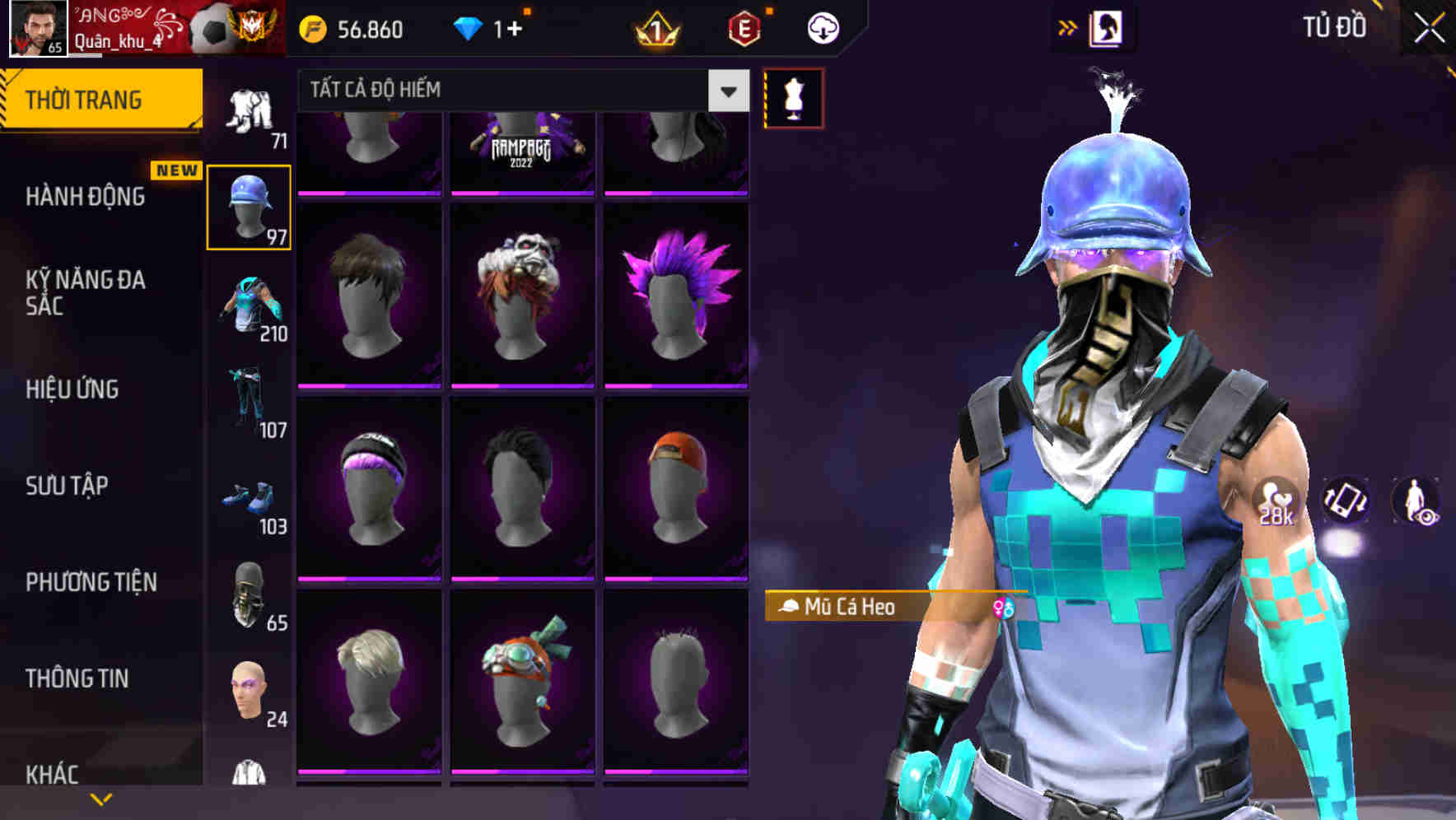
Task: Select the hat category icon showing 97 items
Action: point(248,206)
